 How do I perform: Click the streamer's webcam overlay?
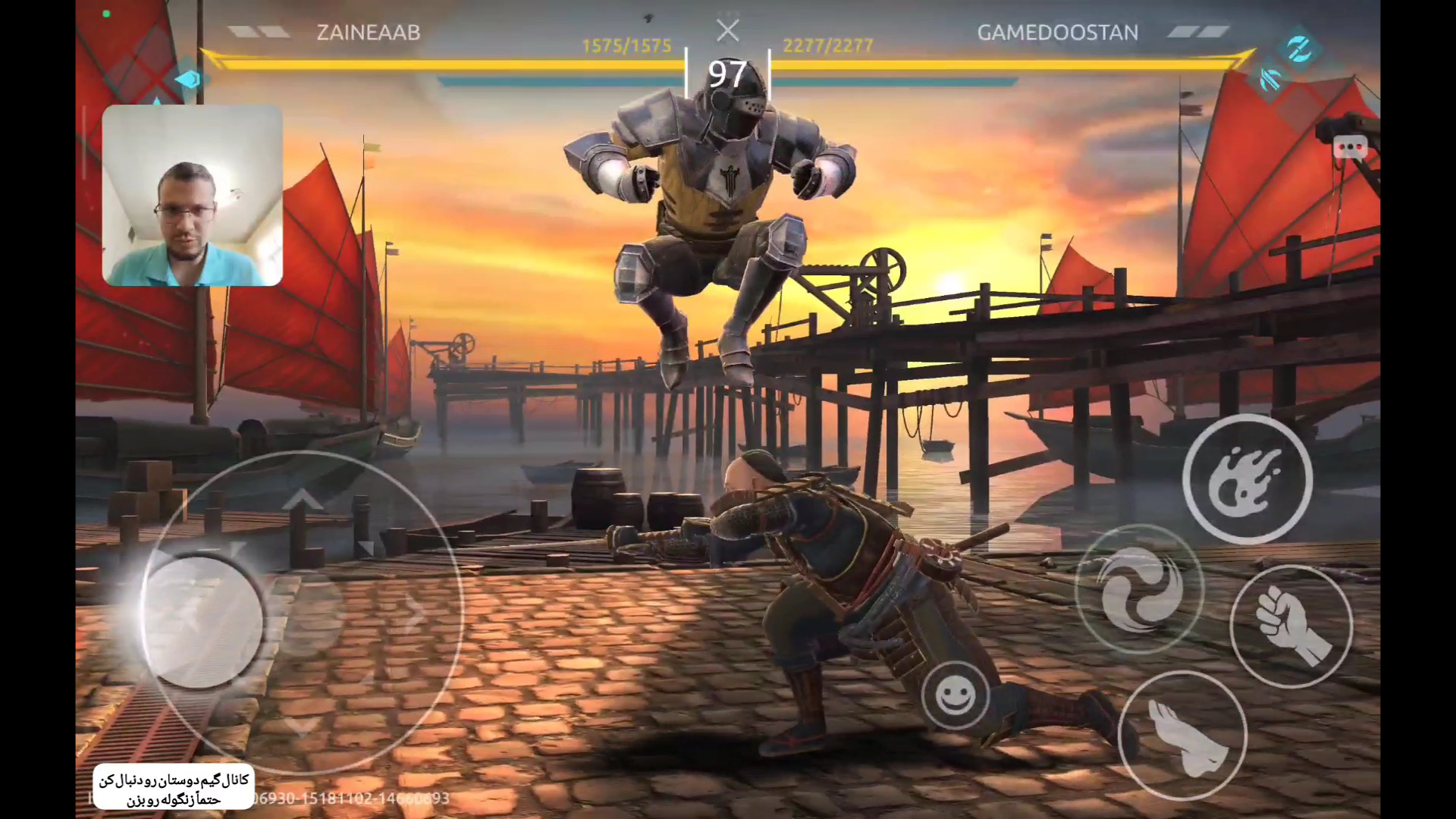[x=193, y=196]
